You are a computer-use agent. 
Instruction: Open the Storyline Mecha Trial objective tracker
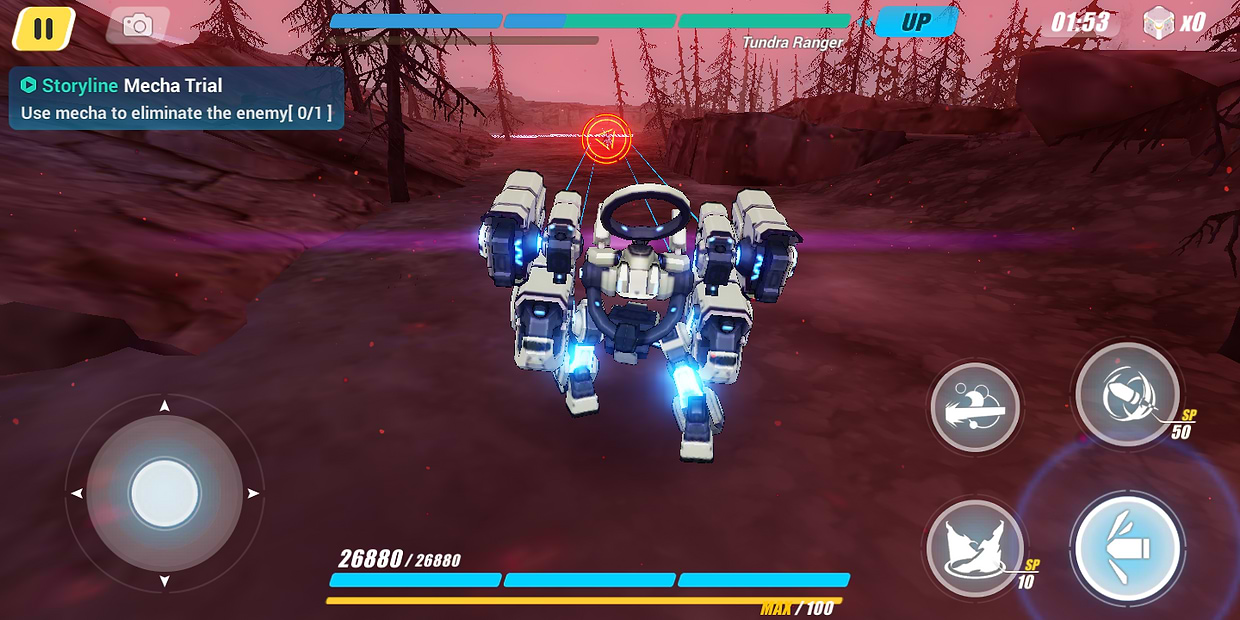click(x=176, y=99)
